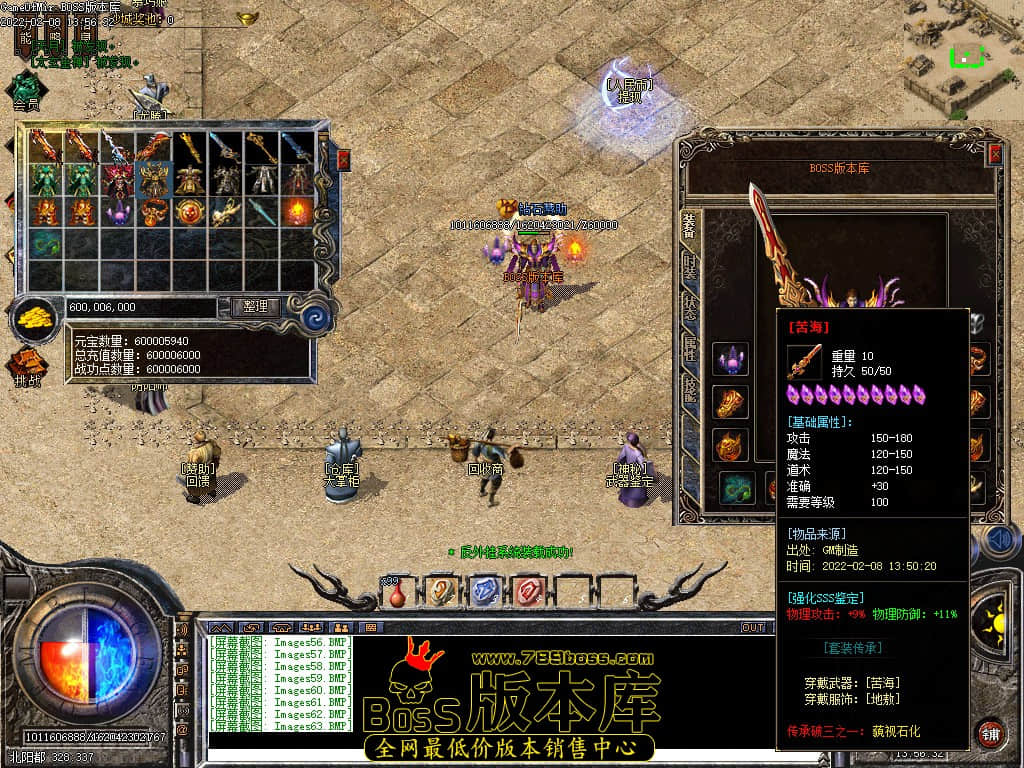Activate the blue shield hotbar item
Viewport: 1024px width, 768px height.
pyautogui.click(x=484, y=592)
